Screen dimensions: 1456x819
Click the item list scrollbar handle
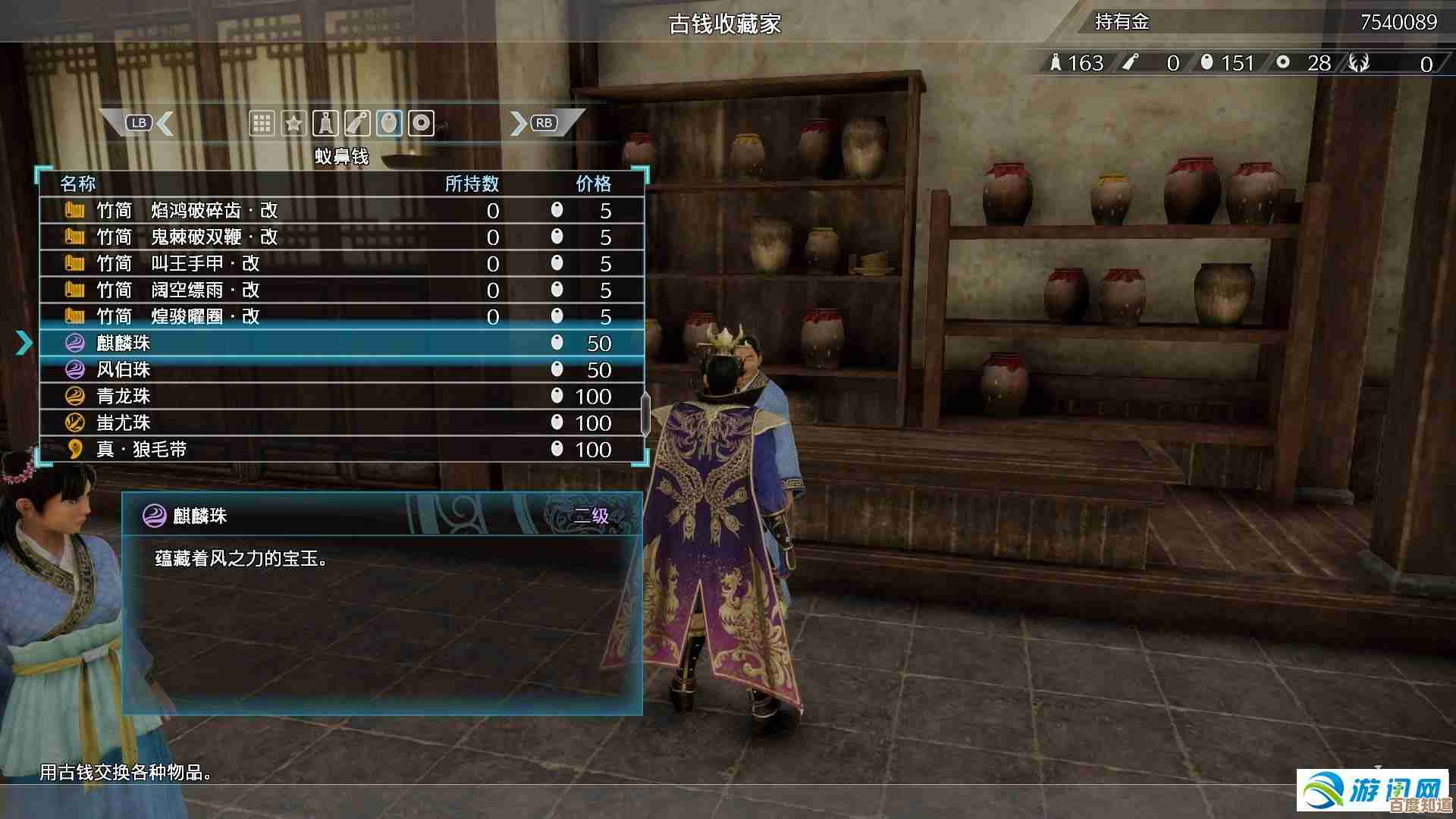coord(645,414)
